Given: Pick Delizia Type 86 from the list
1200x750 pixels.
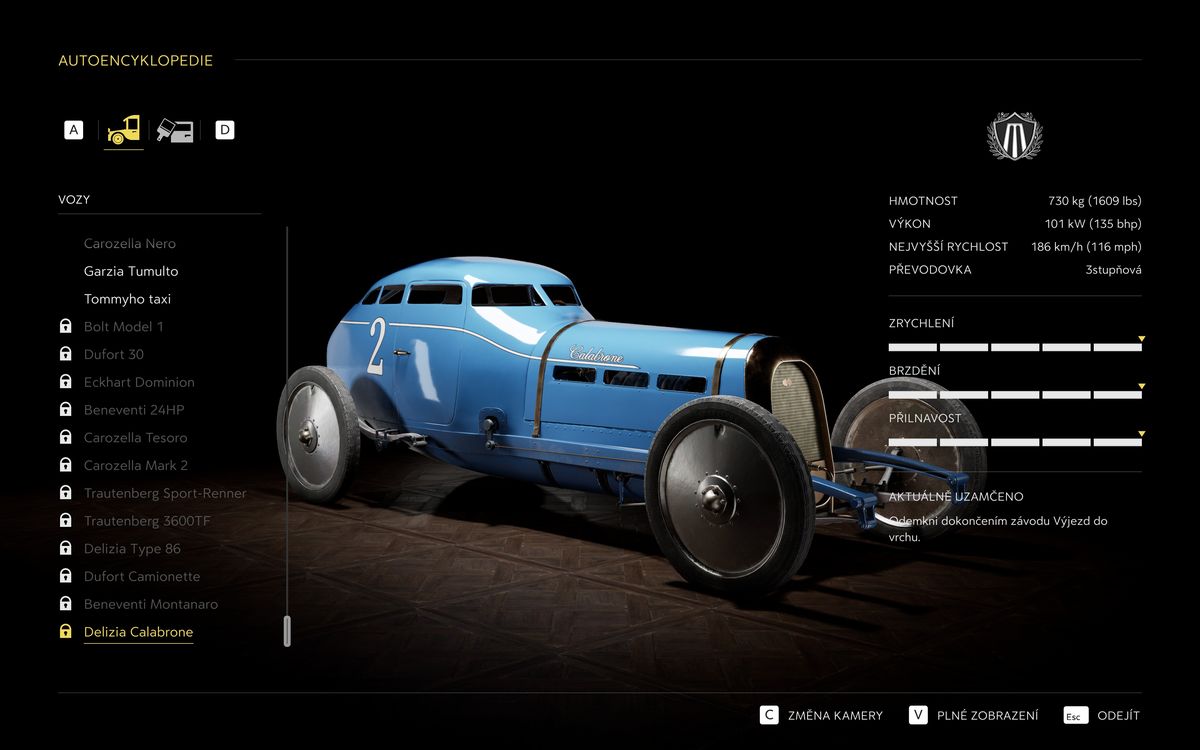Looking at the screenshot, I should [x=132, y=549].
